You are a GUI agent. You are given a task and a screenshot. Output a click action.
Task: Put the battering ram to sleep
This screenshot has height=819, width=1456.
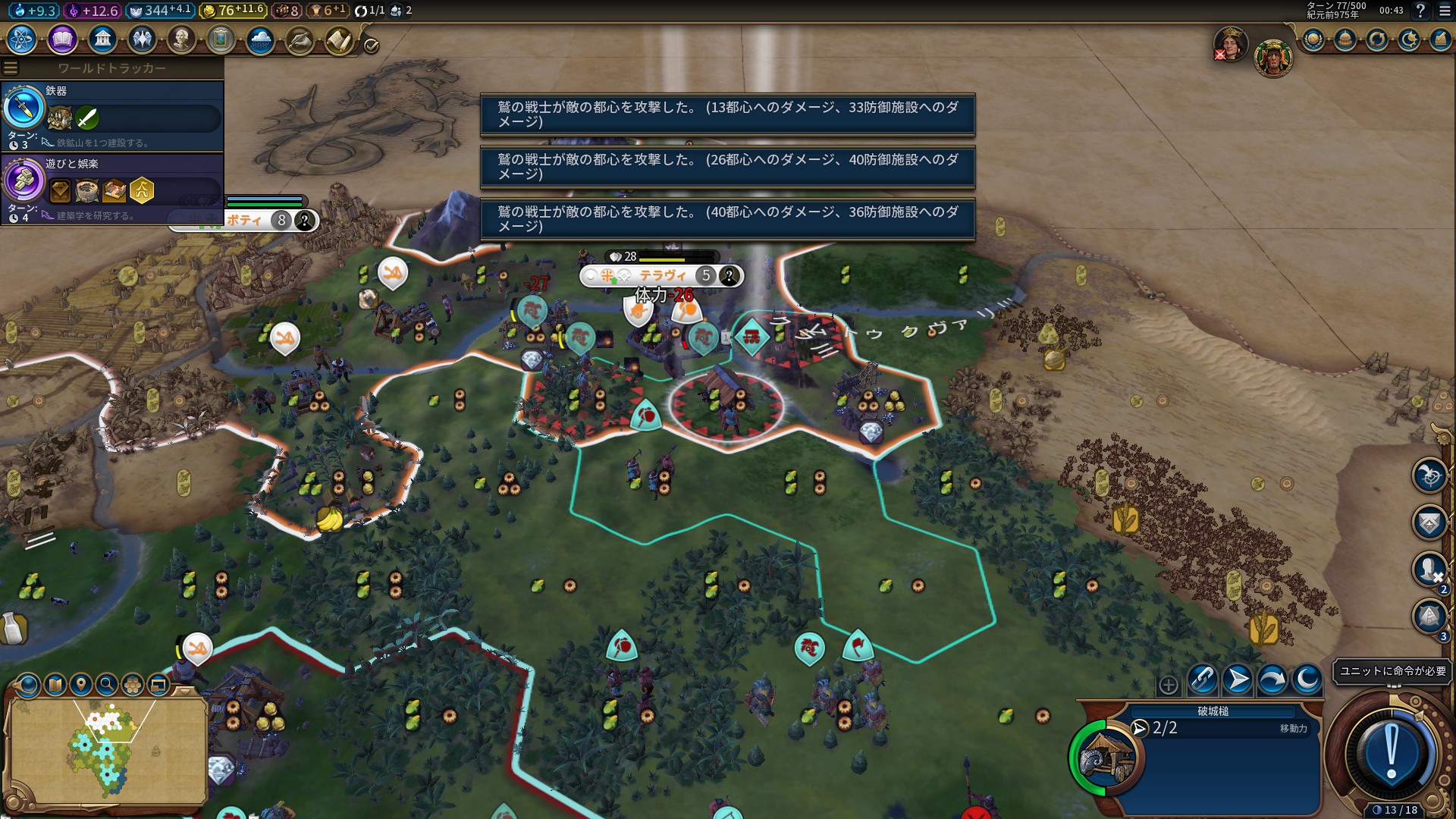point(1307,679)
